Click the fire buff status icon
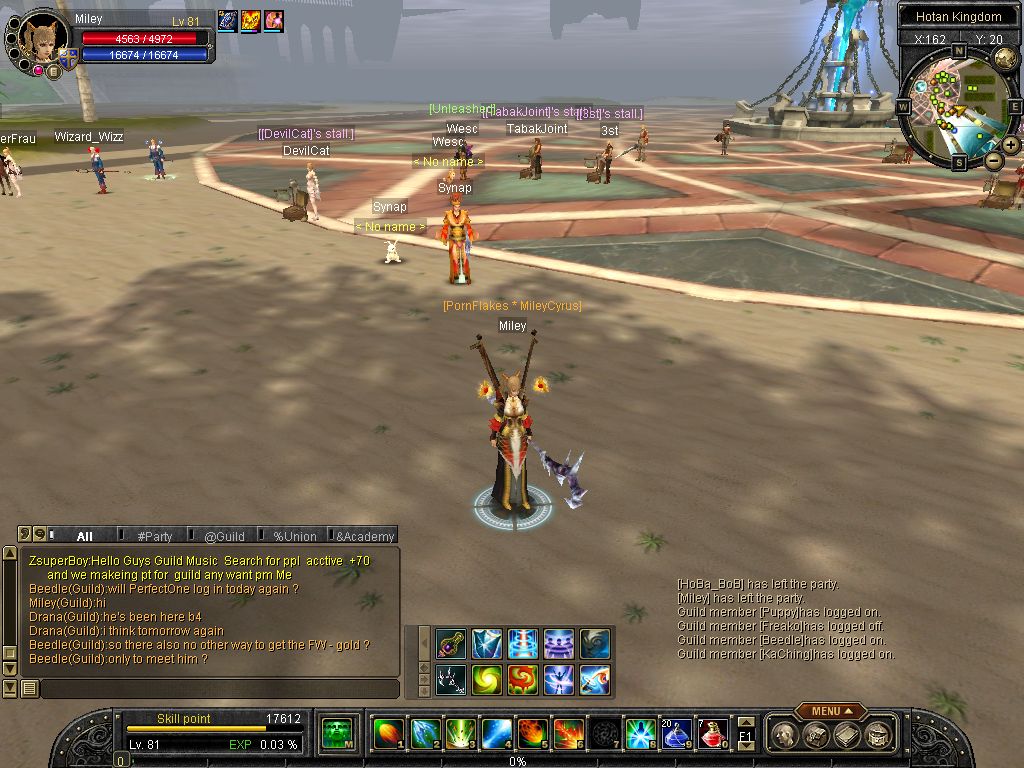Image resolution: width=1024 pixels, height=768 pixels. pyautogui.click(x=250, y=21)
